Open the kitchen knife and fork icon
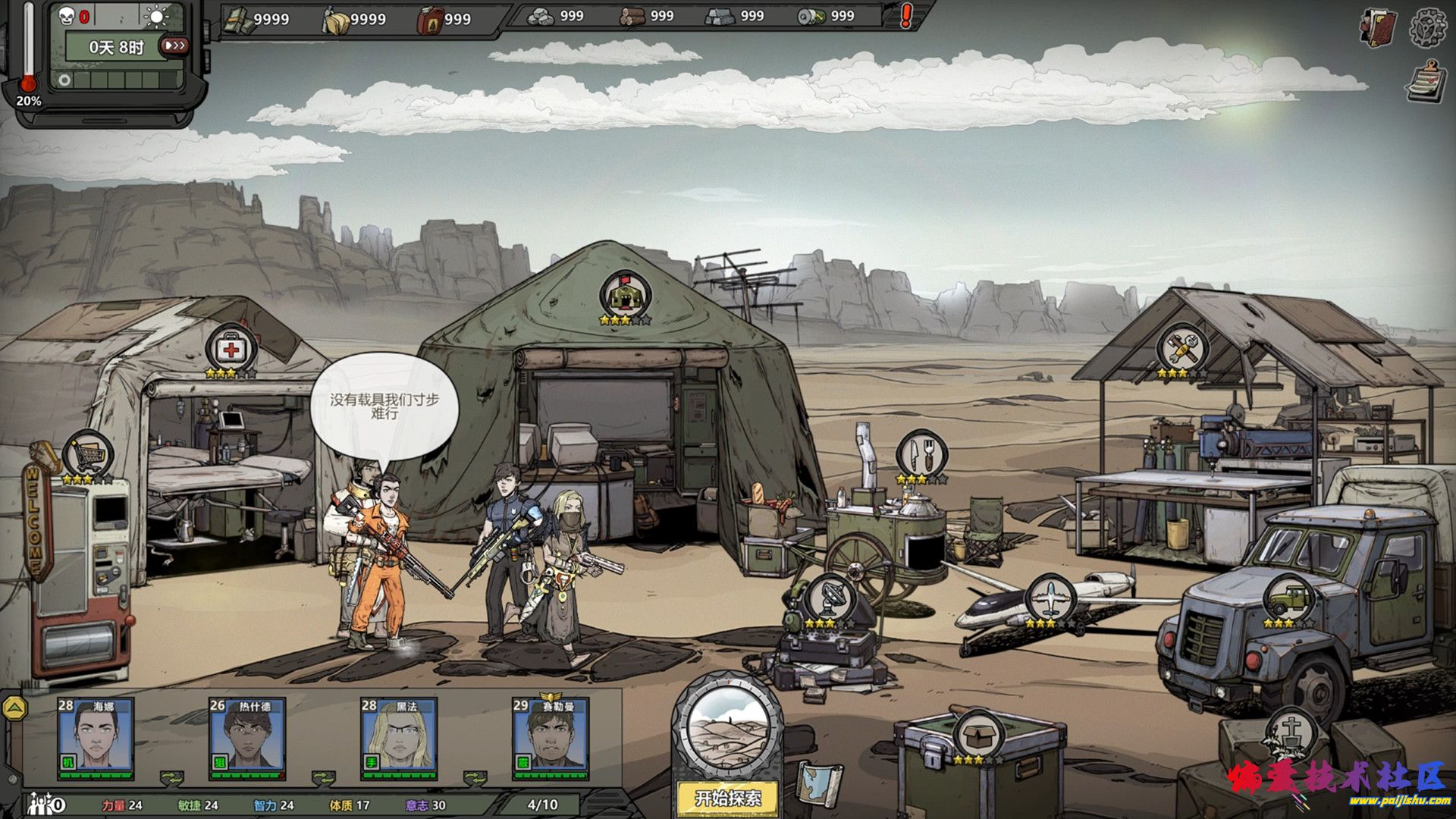Screen dimensions: 1456x819 pos(922,455)
